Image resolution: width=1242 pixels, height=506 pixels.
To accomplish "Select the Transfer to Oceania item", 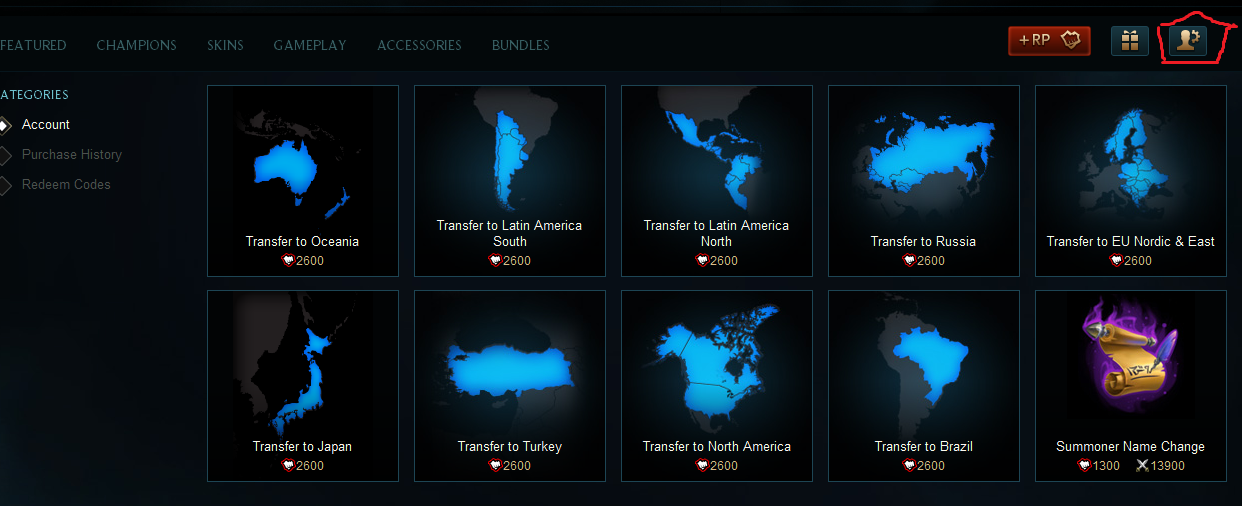I will (302, 180).
